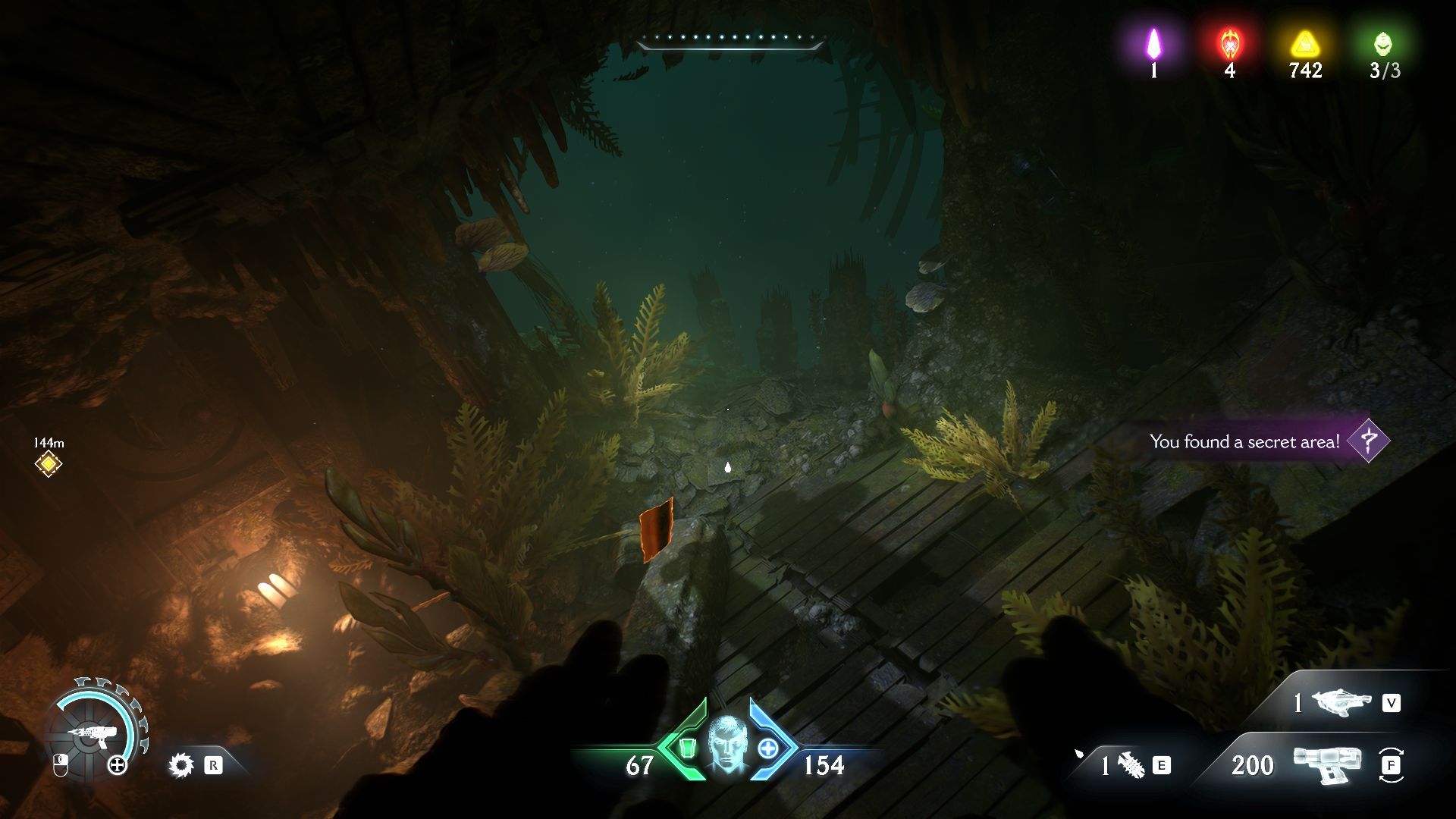Screen dimensions: 1456x819
Task: Select the pistol weapon with 200 ammo
Action: [x=1327, y=764]
